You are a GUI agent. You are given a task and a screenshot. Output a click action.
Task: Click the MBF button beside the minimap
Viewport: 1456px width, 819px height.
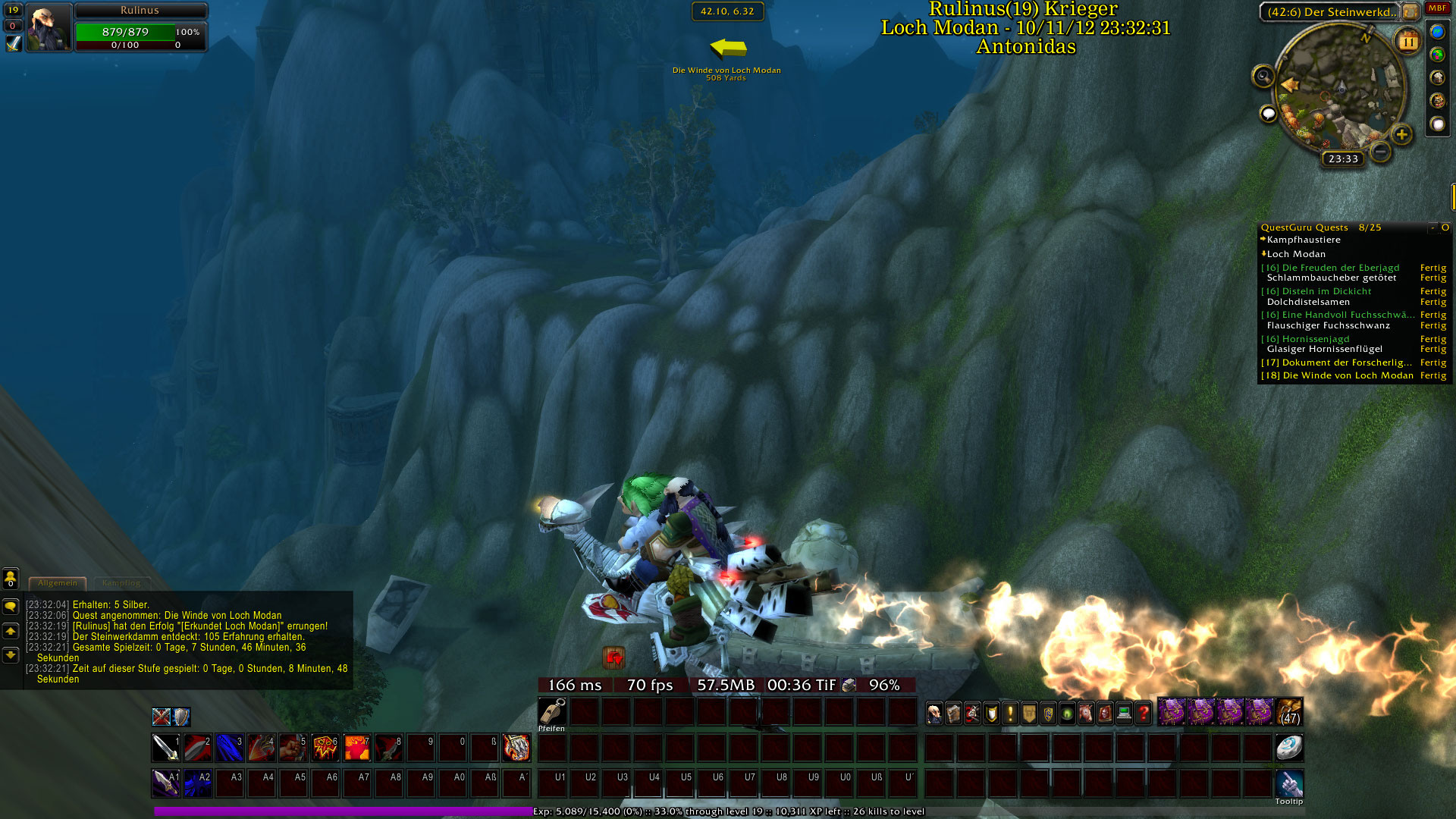point(1437,8)
